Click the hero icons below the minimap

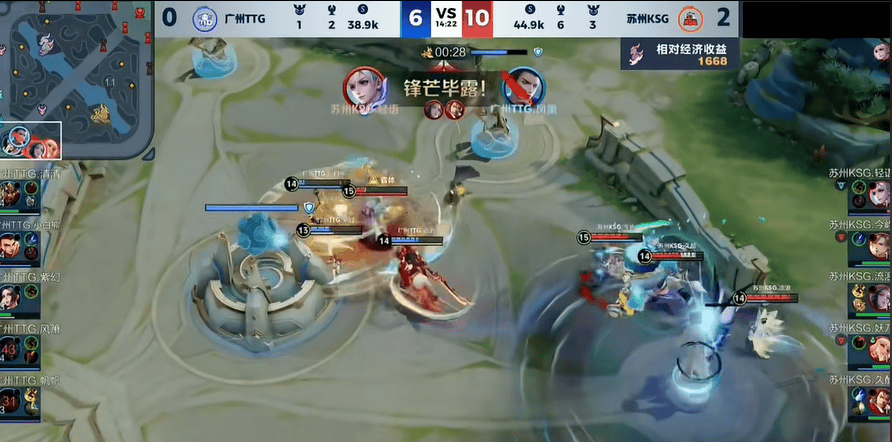(x=31, y=141)
